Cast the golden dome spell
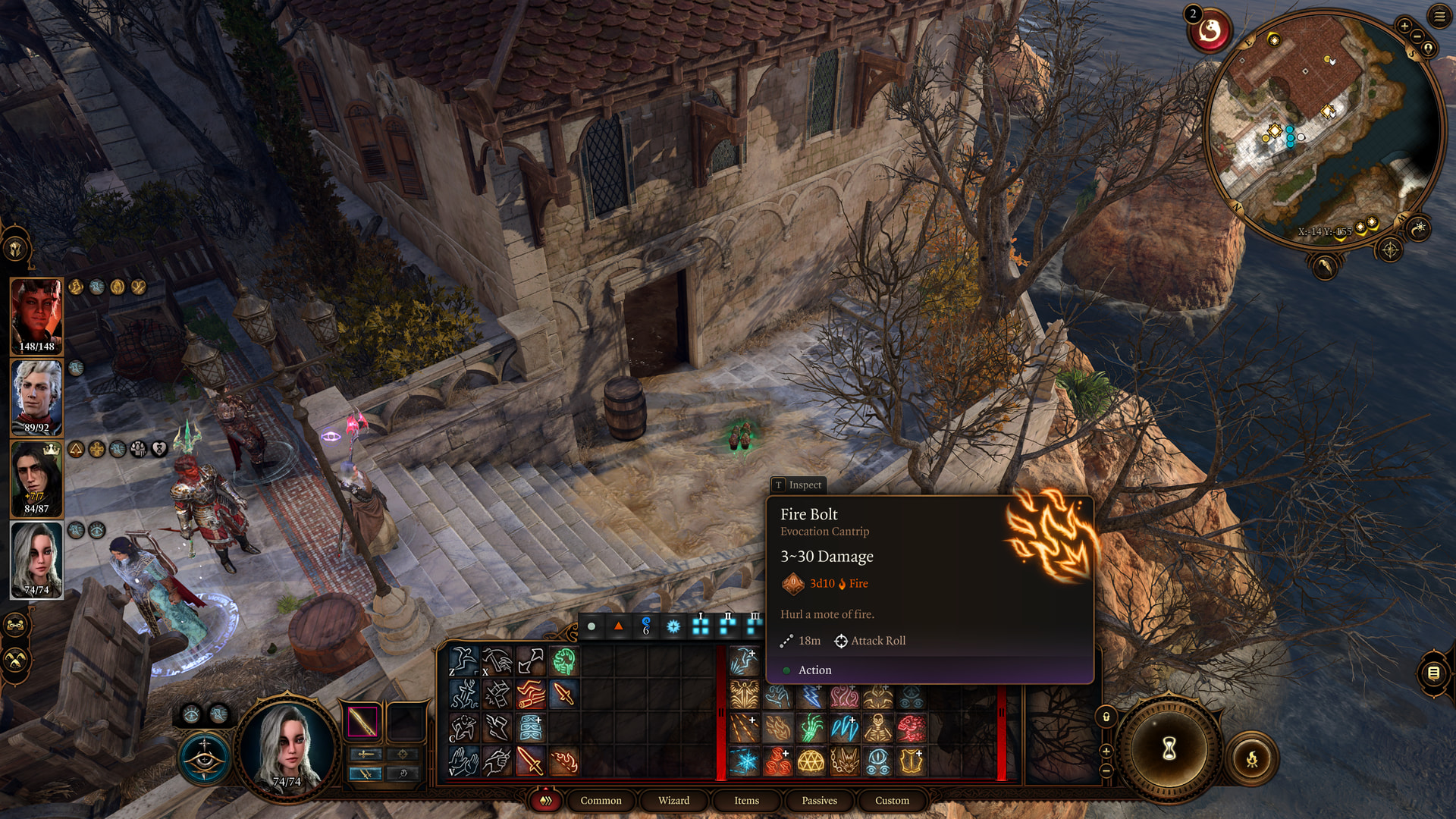Viewport: 1456px width, 819px height. coord(811,761)
